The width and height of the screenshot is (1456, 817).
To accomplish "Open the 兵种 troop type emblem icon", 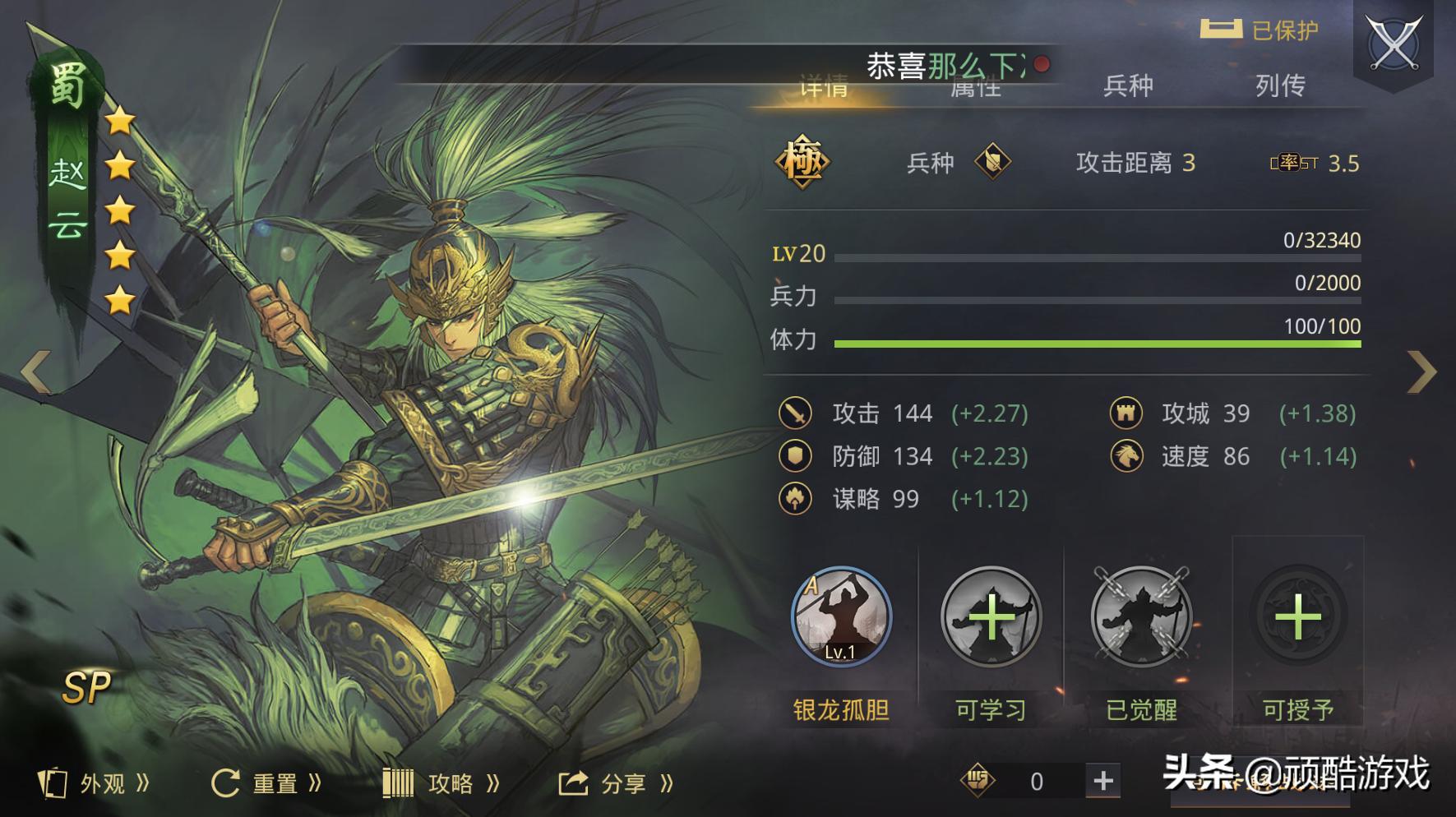I will click(995, 163).
